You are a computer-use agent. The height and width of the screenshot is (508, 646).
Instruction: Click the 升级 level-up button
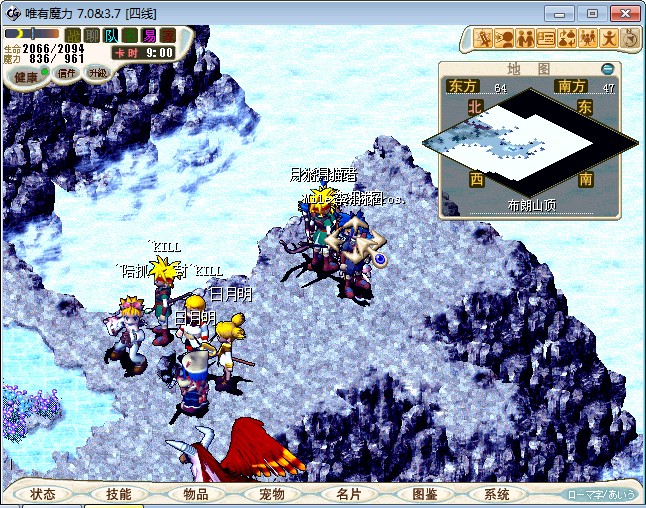(x=97, y=73)
